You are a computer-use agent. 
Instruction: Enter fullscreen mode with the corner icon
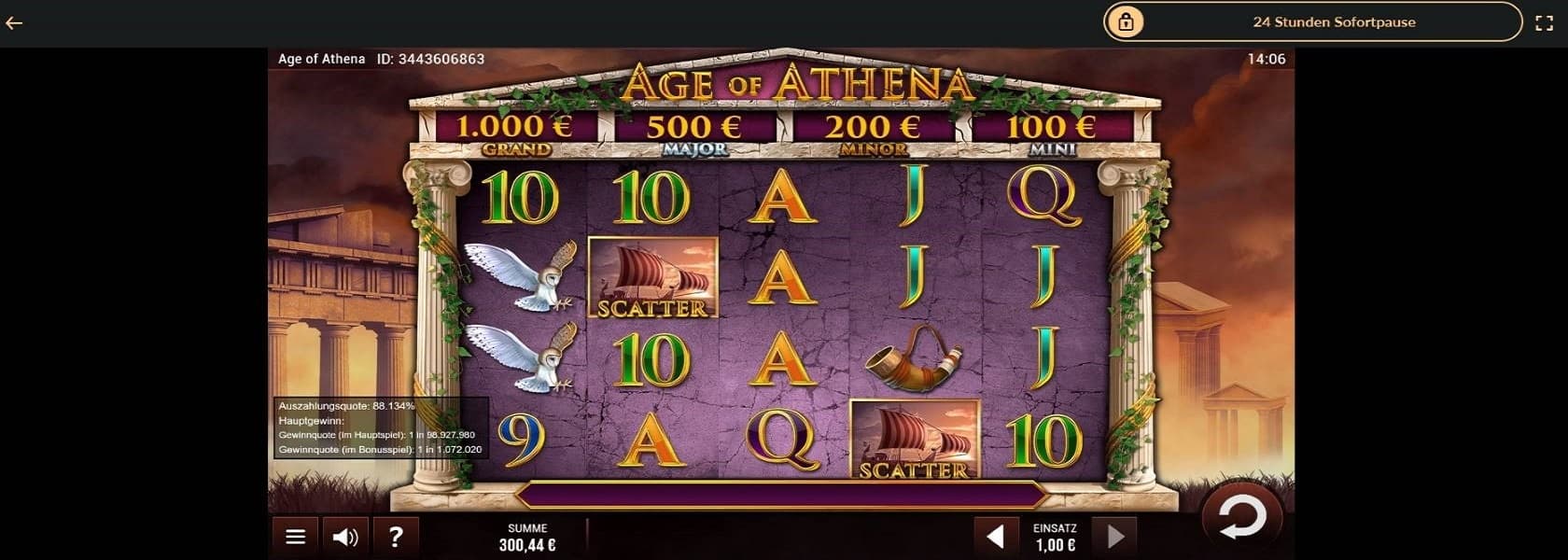pos(1544,22)
